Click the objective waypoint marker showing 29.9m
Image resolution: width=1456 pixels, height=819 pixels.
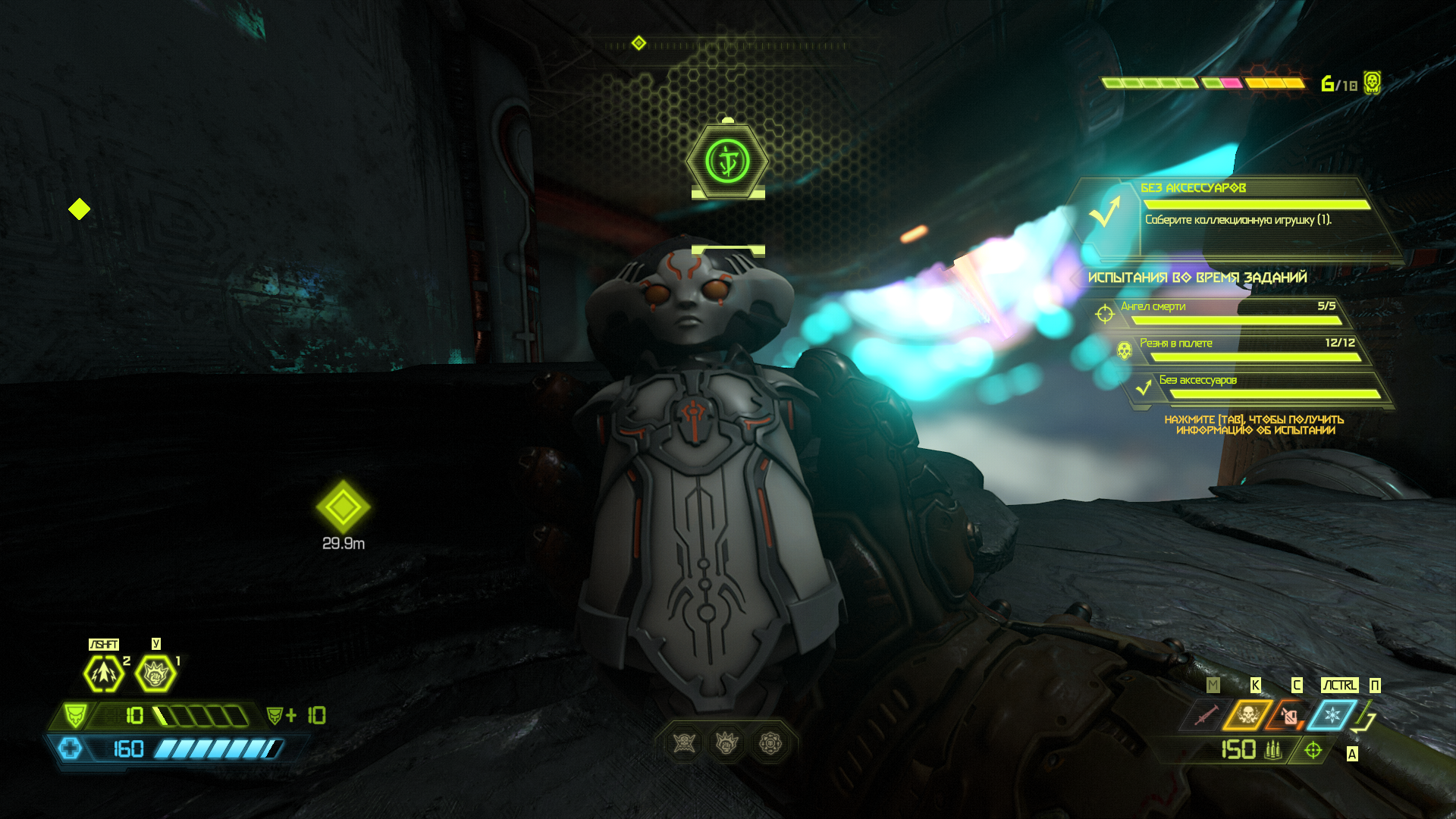point(343,507)
